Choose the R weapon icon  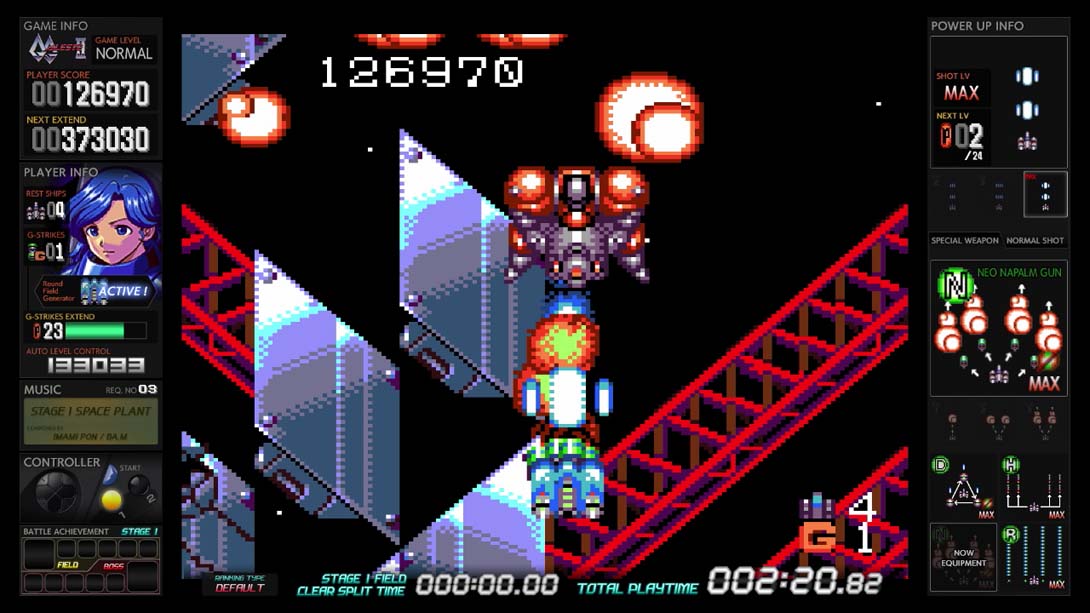(x=1035, y=558)
